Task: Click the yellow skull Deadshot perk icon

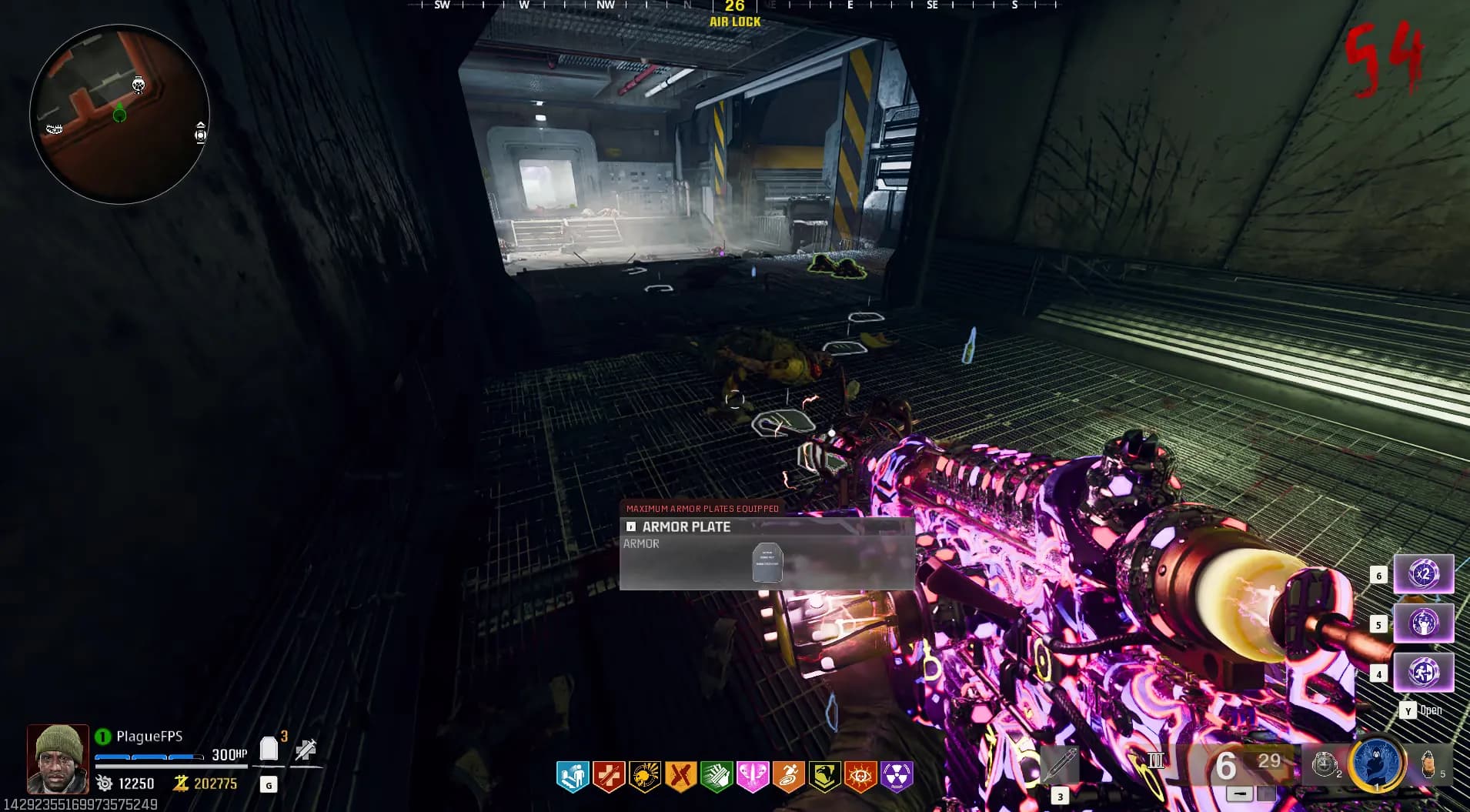Action: click(x=645, y=777)
